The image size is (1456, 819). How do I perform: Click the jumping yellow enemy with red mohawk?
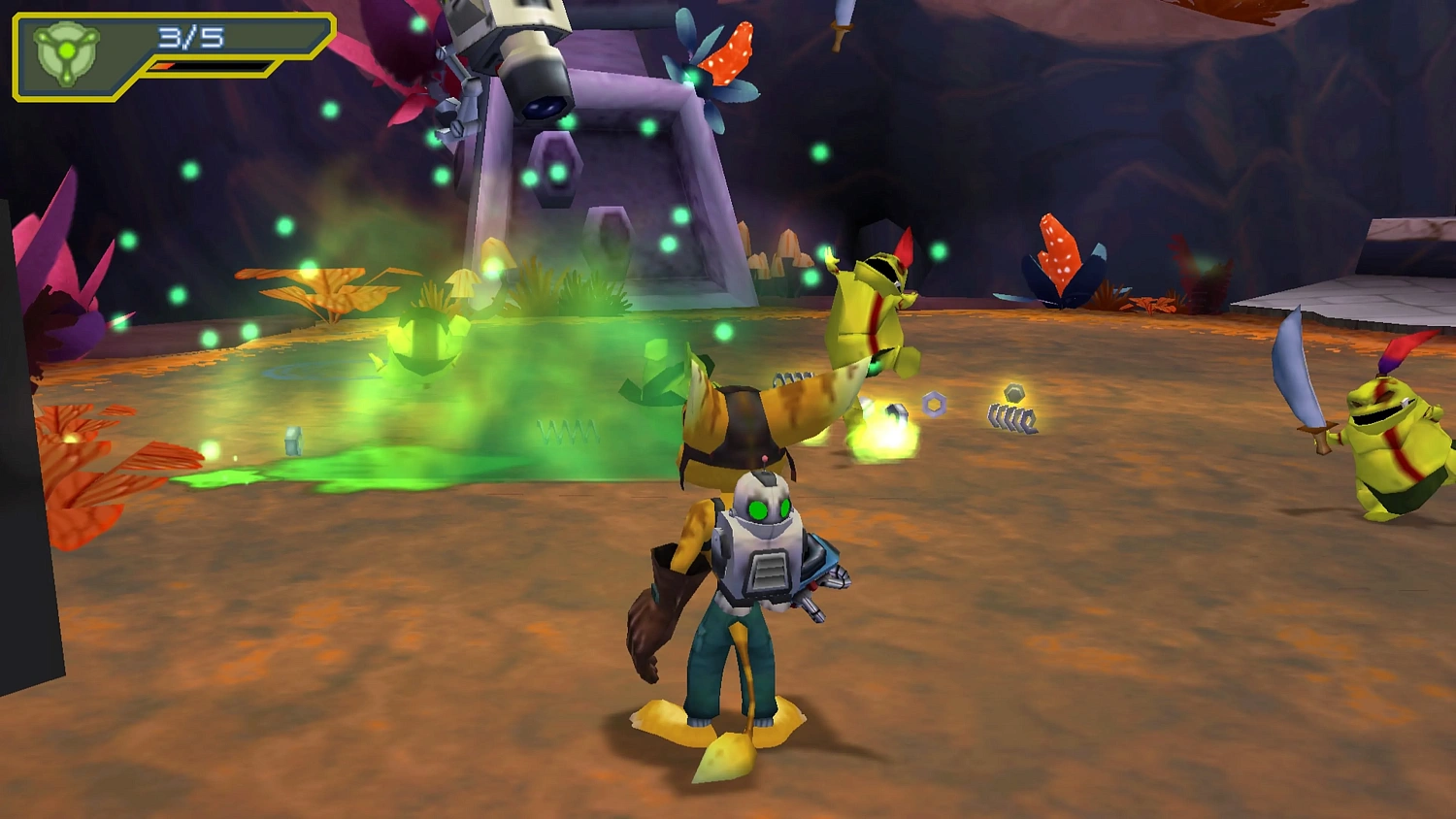(x=869, y=311)
